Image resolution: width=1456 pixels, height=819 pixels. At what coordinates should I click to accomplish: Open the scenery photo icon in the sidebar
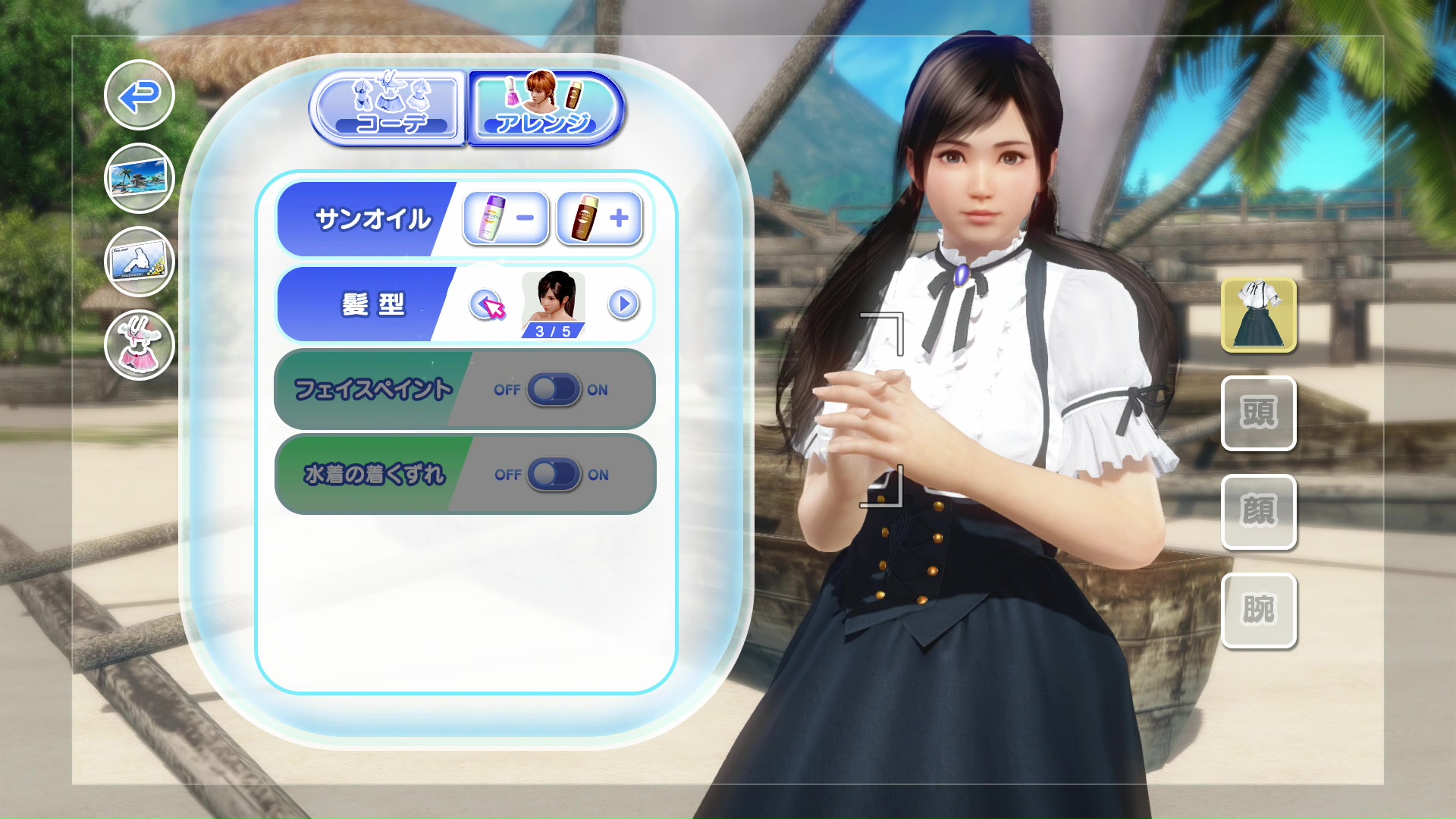click(139, 179)
